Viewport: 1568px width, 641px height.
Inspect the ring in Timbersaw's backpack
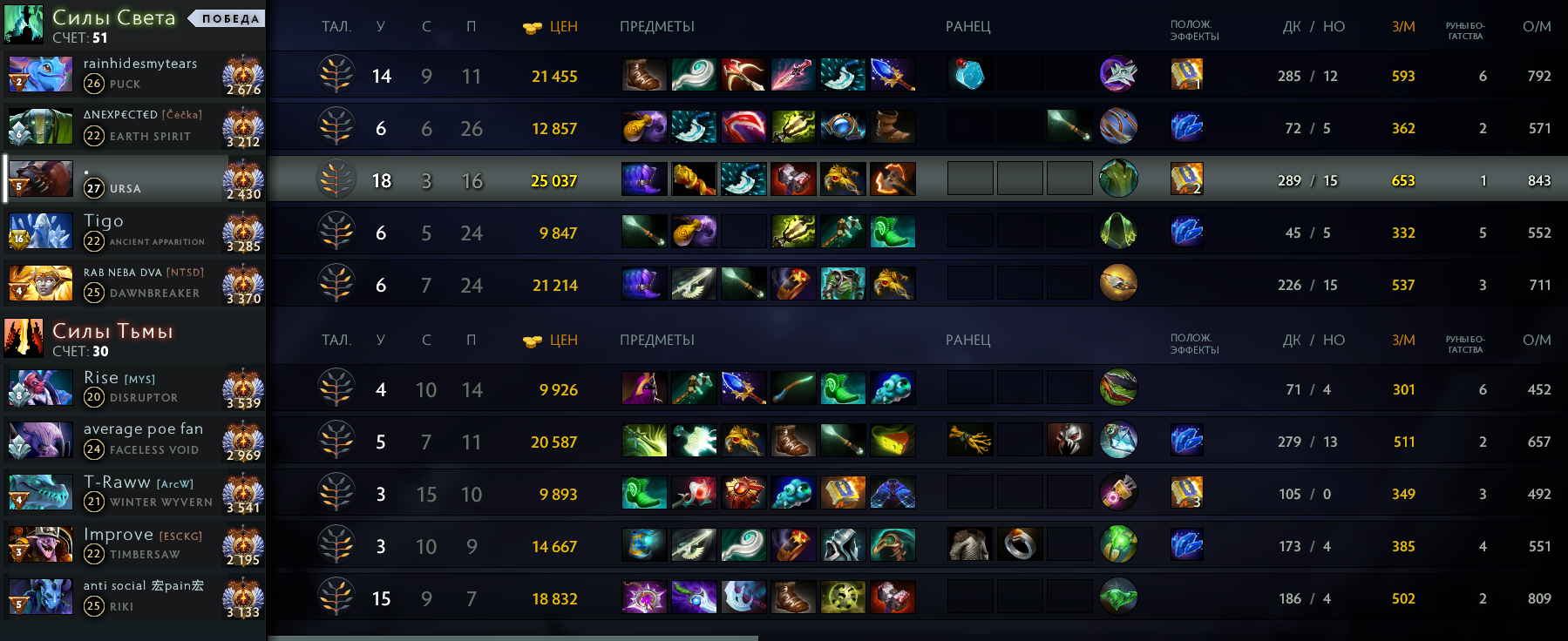[x=1020, y=545]
